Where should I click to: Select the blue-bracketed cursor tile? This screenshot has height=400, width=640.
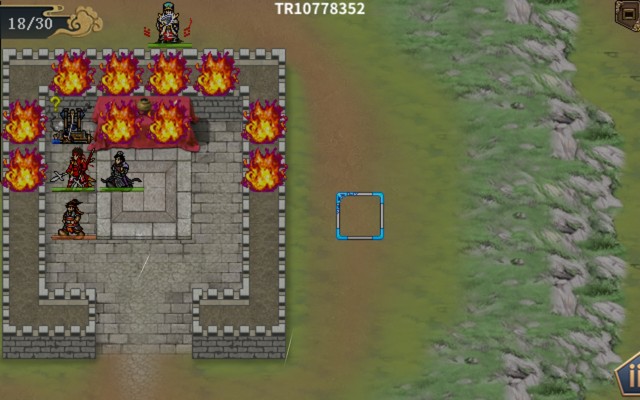click(x=359, y=216)
